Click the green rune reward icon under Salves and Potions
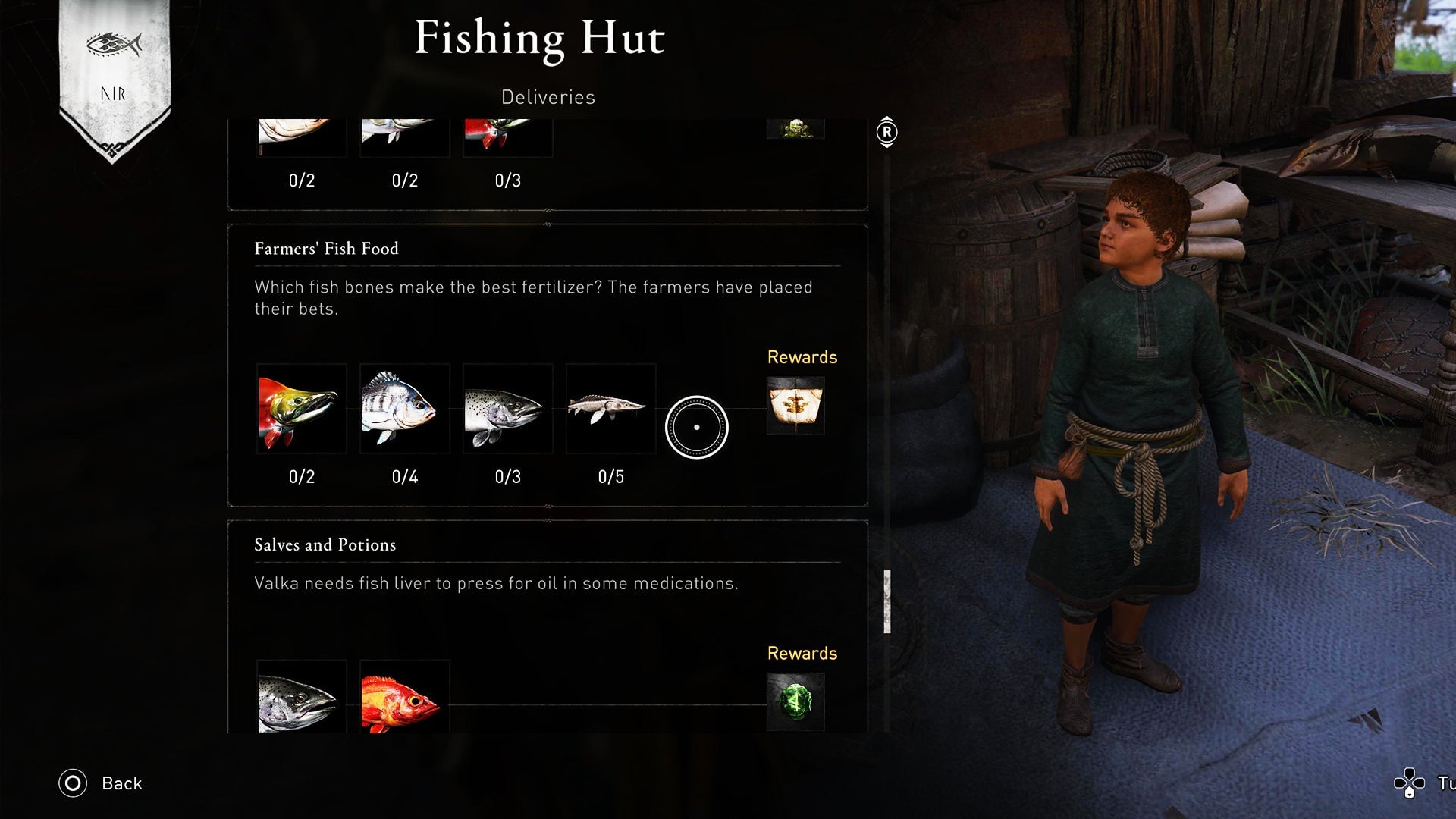Screen dimensions: 1456x819 795,702
